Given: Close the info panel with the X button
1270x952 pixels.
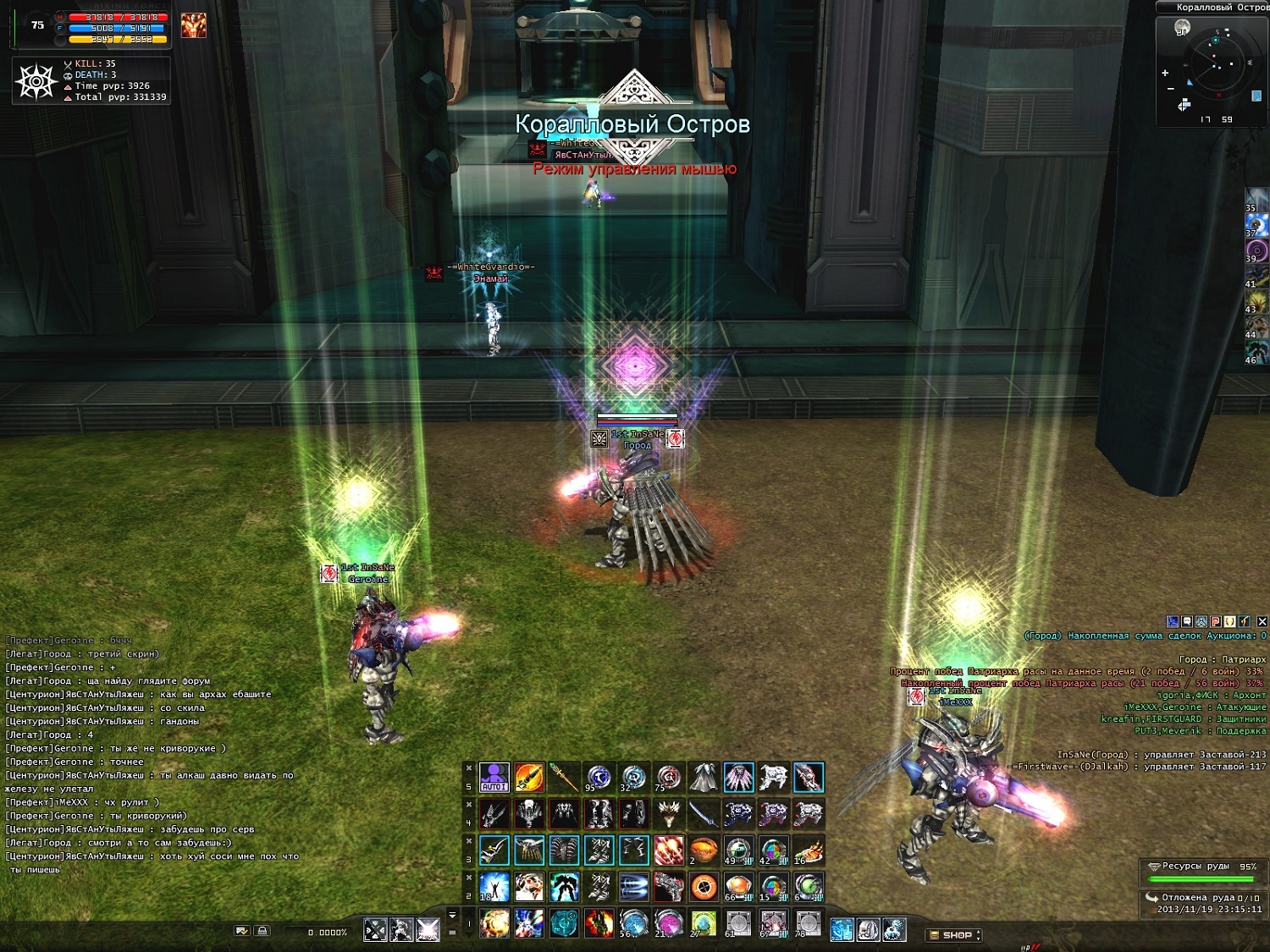Looking at the screenshot, I should (x=1262, y=622).
